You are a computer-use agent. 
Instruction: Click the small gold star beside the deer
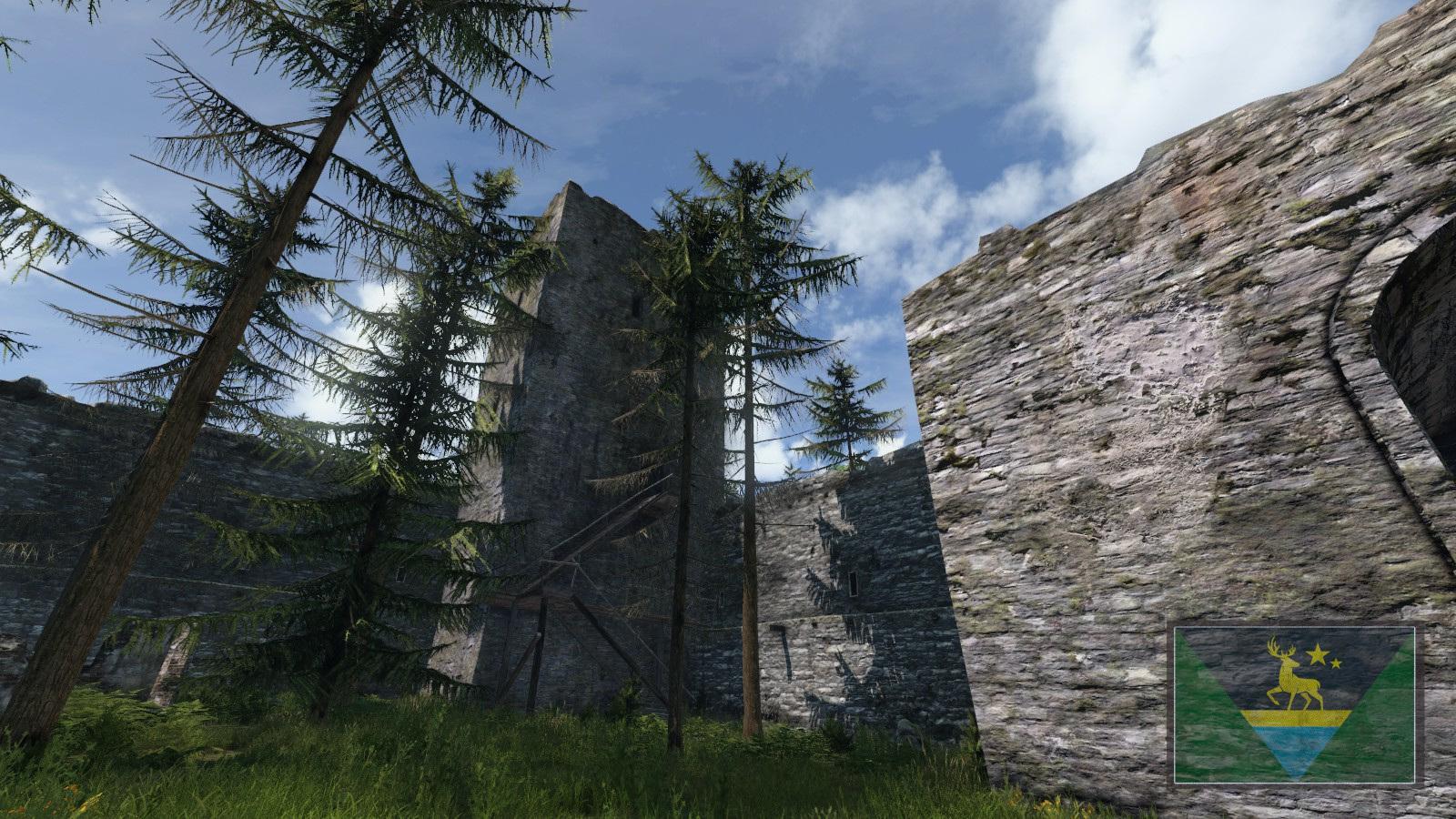pos(1336,662)
